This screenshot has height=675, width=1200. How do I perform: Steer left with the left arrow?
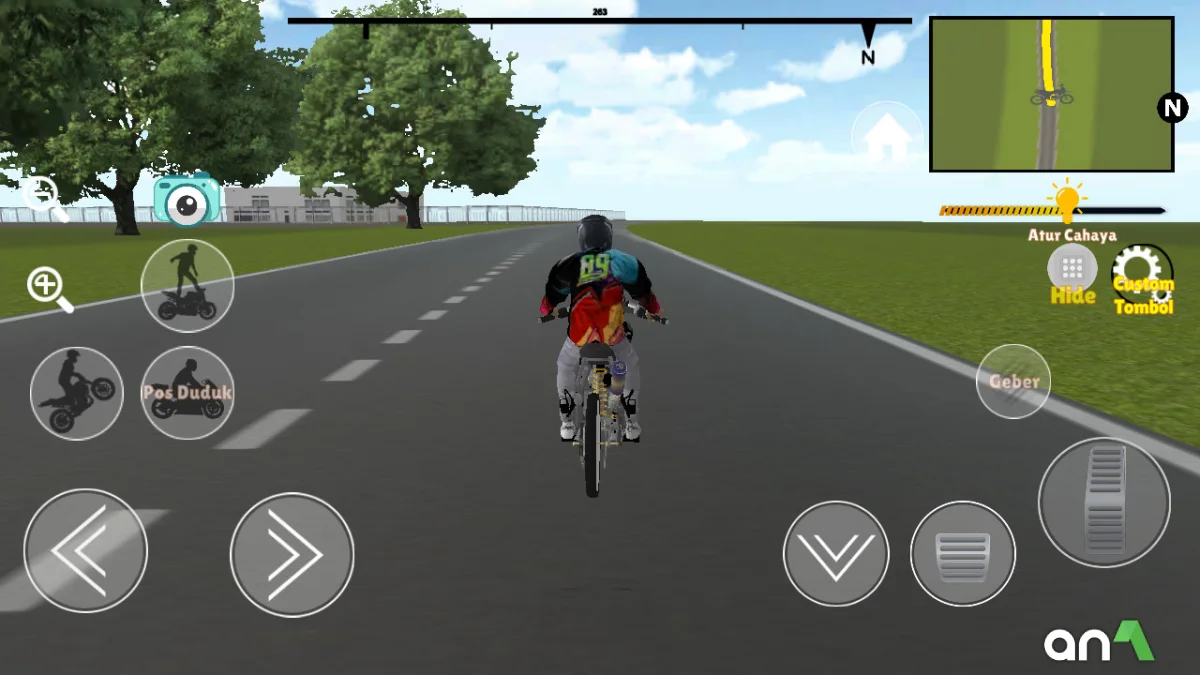pos(86,551)
